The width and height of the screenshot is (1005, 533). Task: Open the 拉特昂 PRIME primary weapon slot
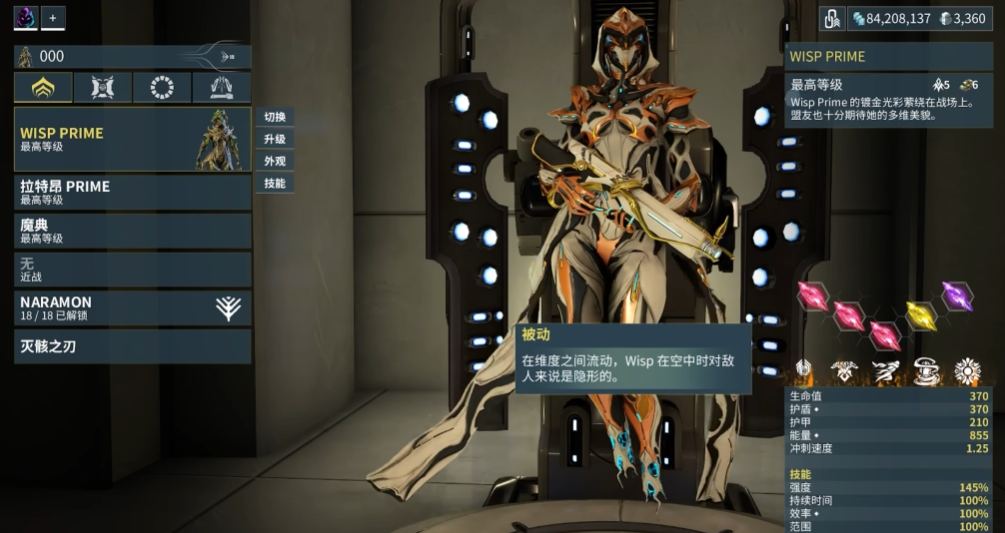[132, 192]
